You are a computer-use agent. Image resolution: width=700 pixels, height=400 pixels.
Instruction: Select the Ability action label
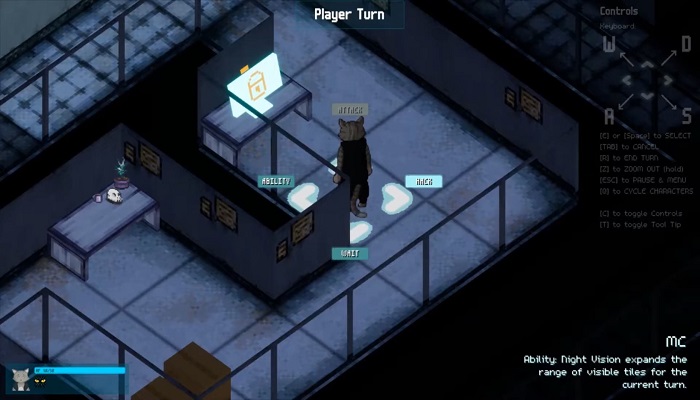[276, 181]
